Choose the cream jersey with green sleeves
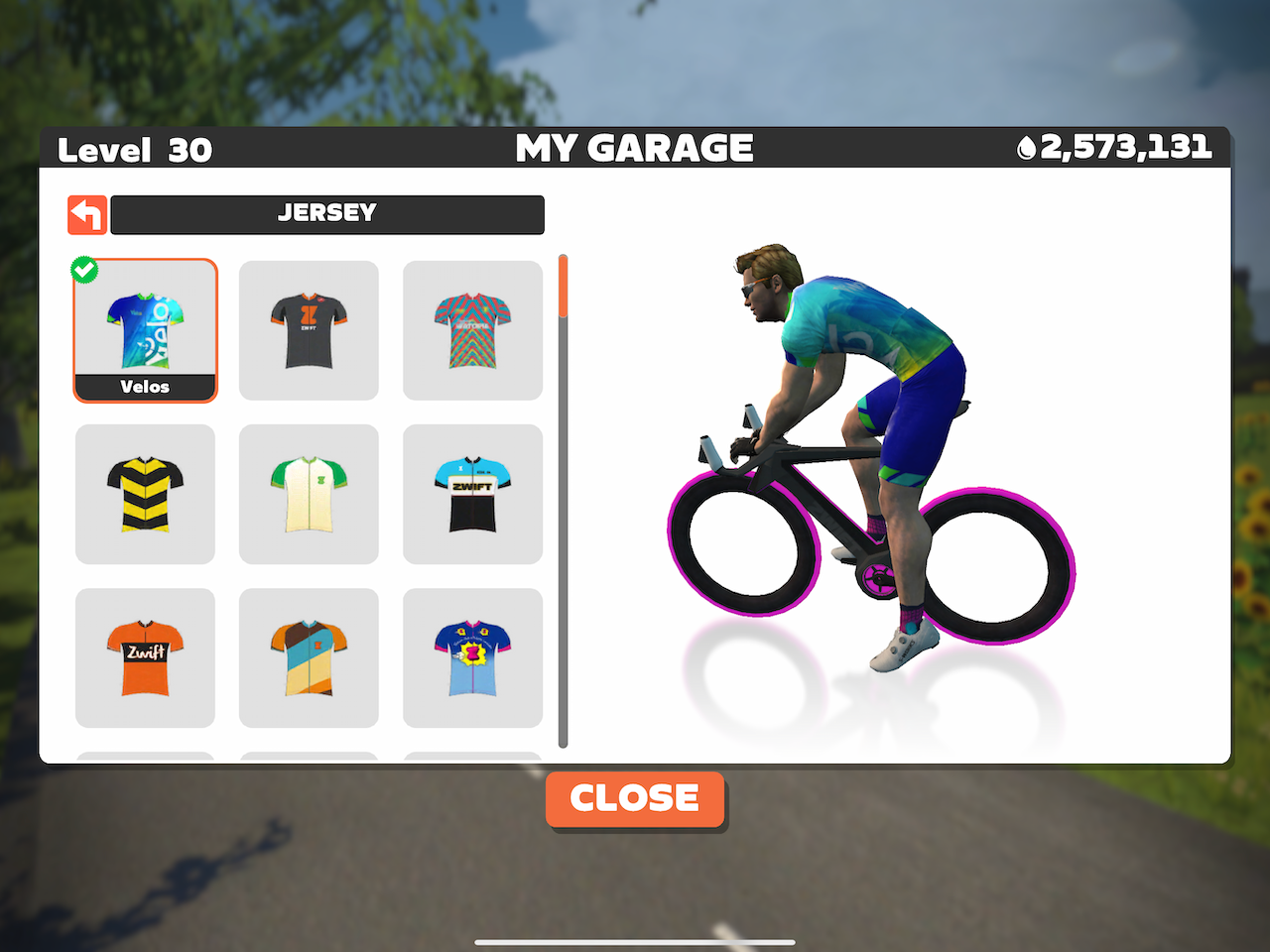 point(309,494)
